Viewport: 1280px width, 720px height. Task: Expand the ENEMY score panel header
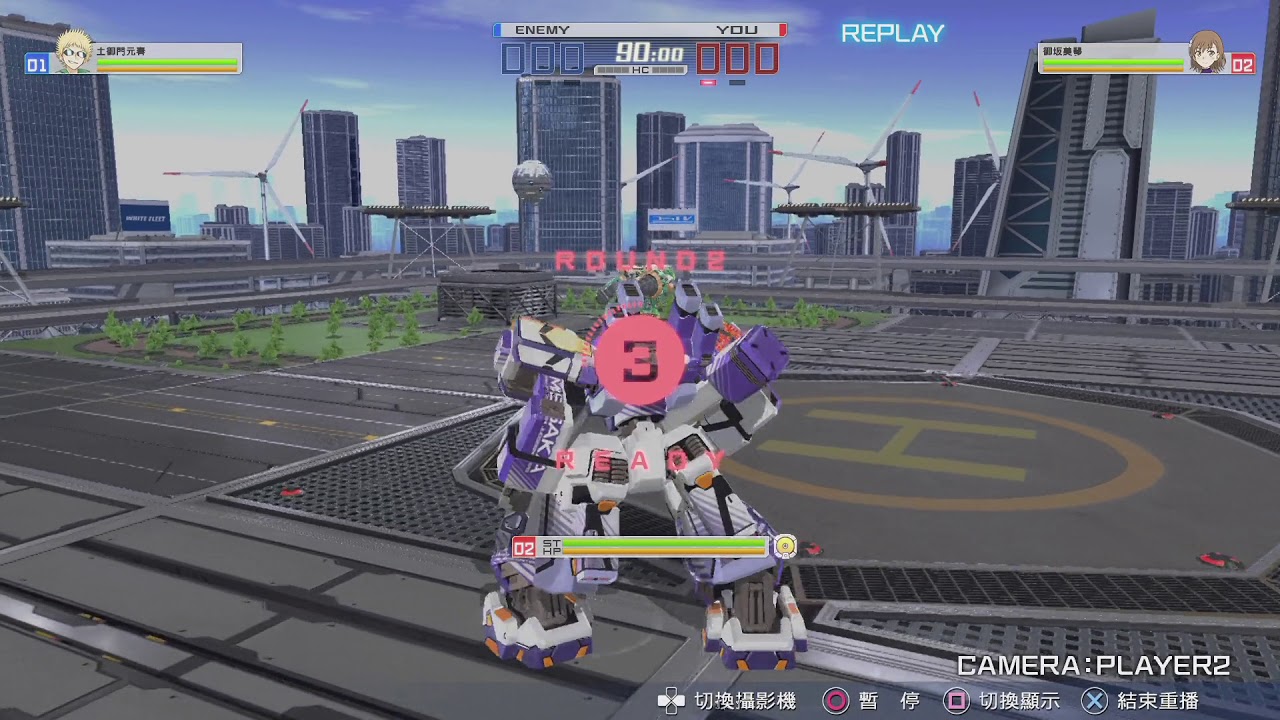(x=541, y=29)
